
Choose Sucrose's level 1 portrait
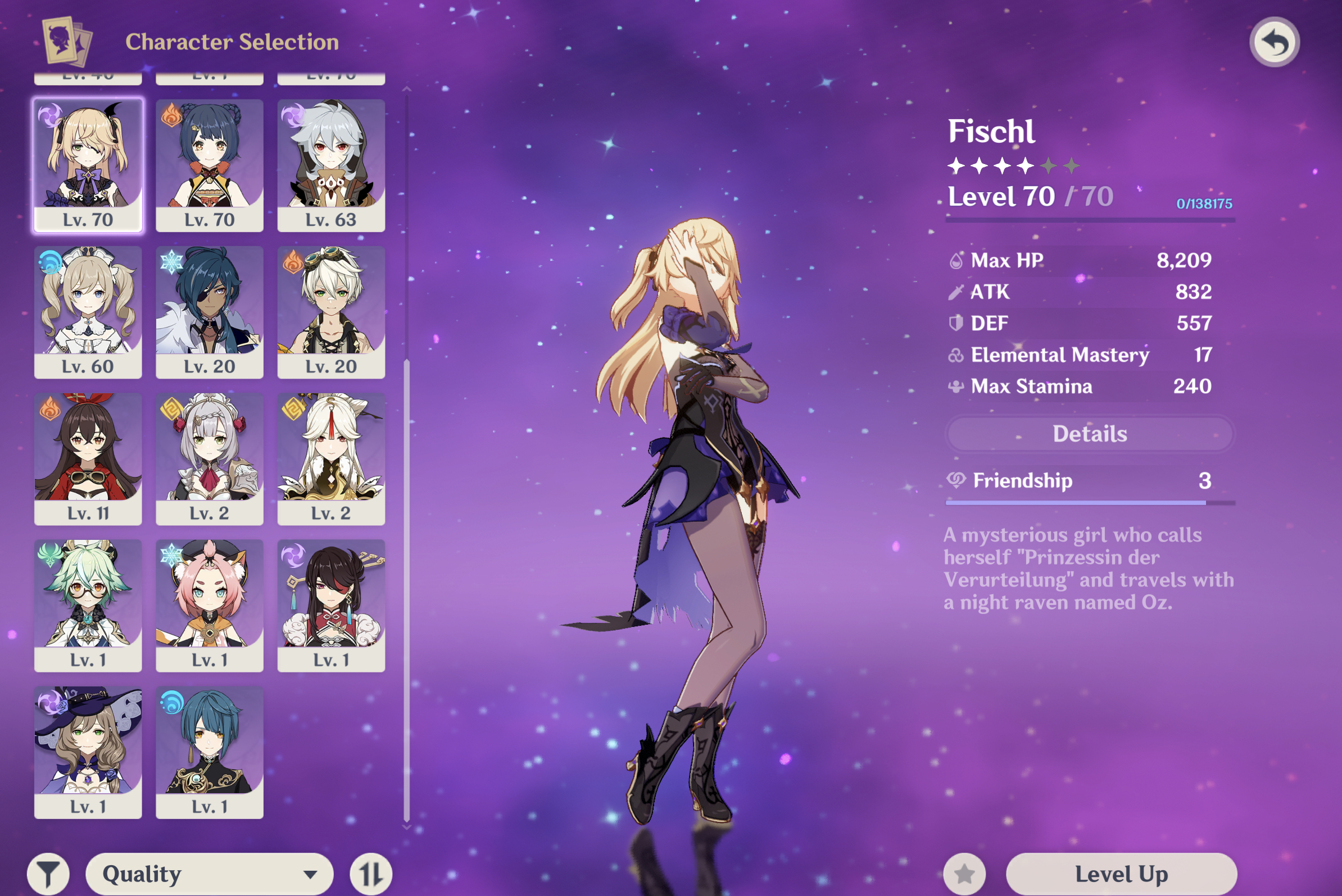coord(88,605)
